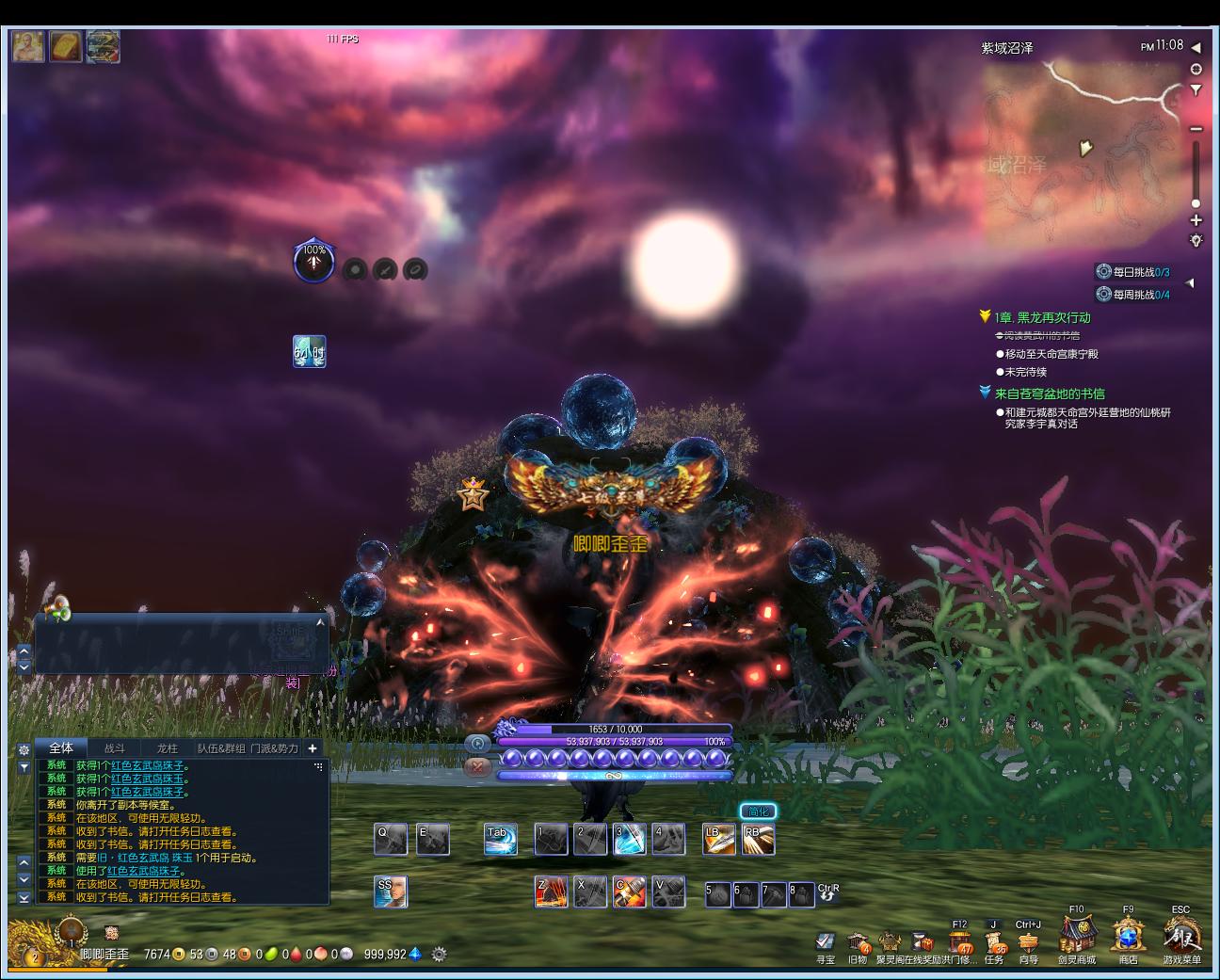Image resolution: width=1220 pixels, height=980 pixels.
Task: Switch to the 战斗 chat tab
Action: pos(115,748)
